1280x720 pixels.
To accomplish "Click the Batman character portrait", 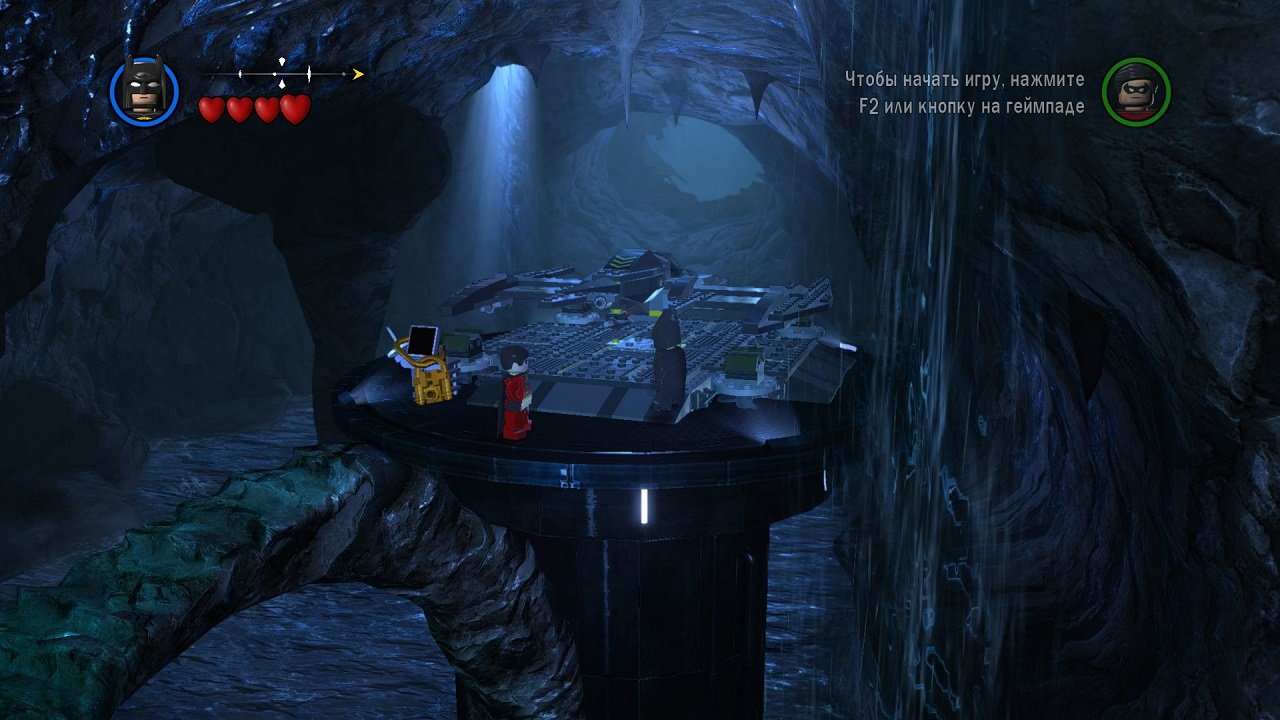I will tap(144, 91).
